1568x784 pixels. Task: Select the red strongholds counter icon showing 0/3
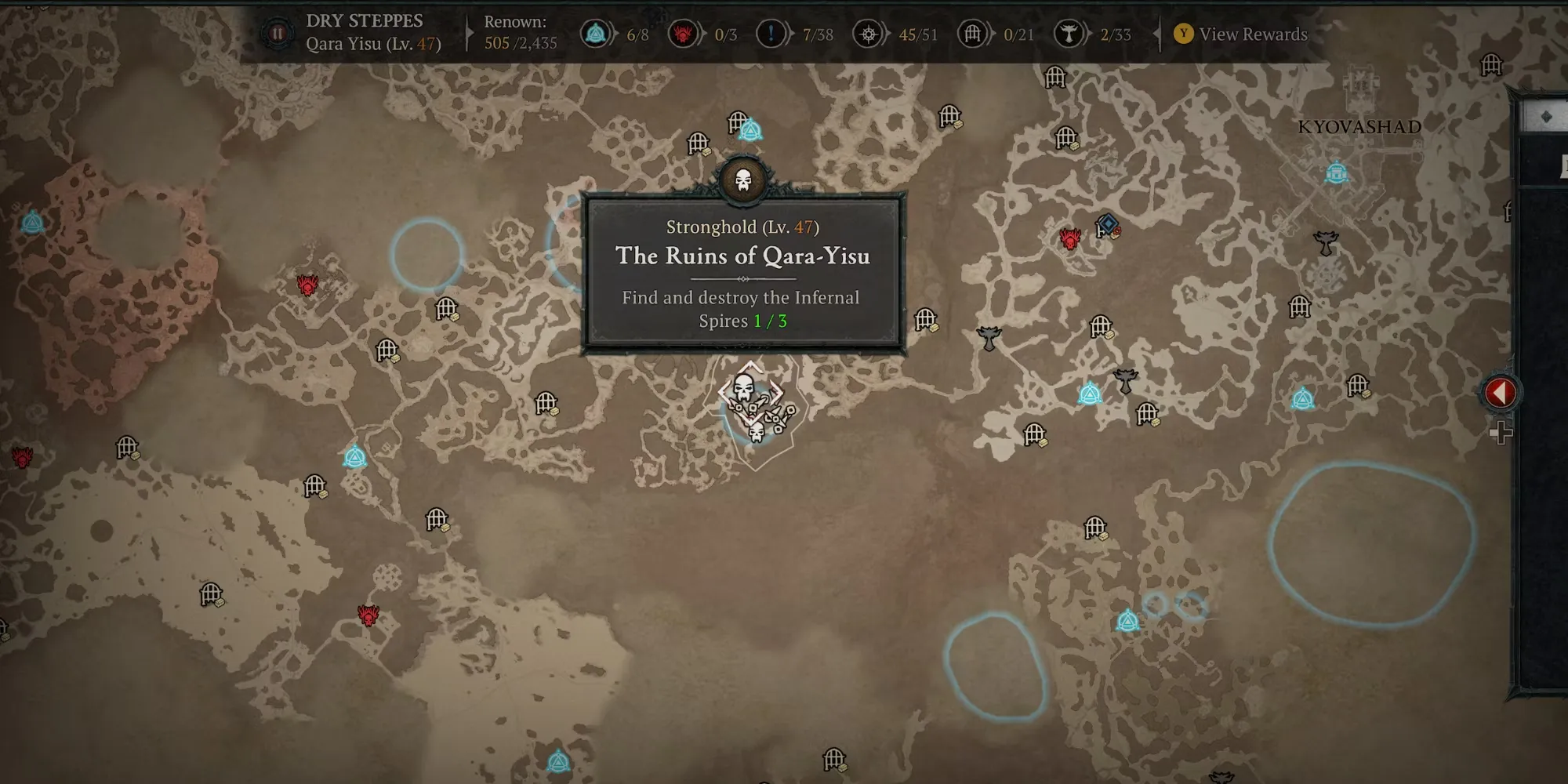click(684, 34)
